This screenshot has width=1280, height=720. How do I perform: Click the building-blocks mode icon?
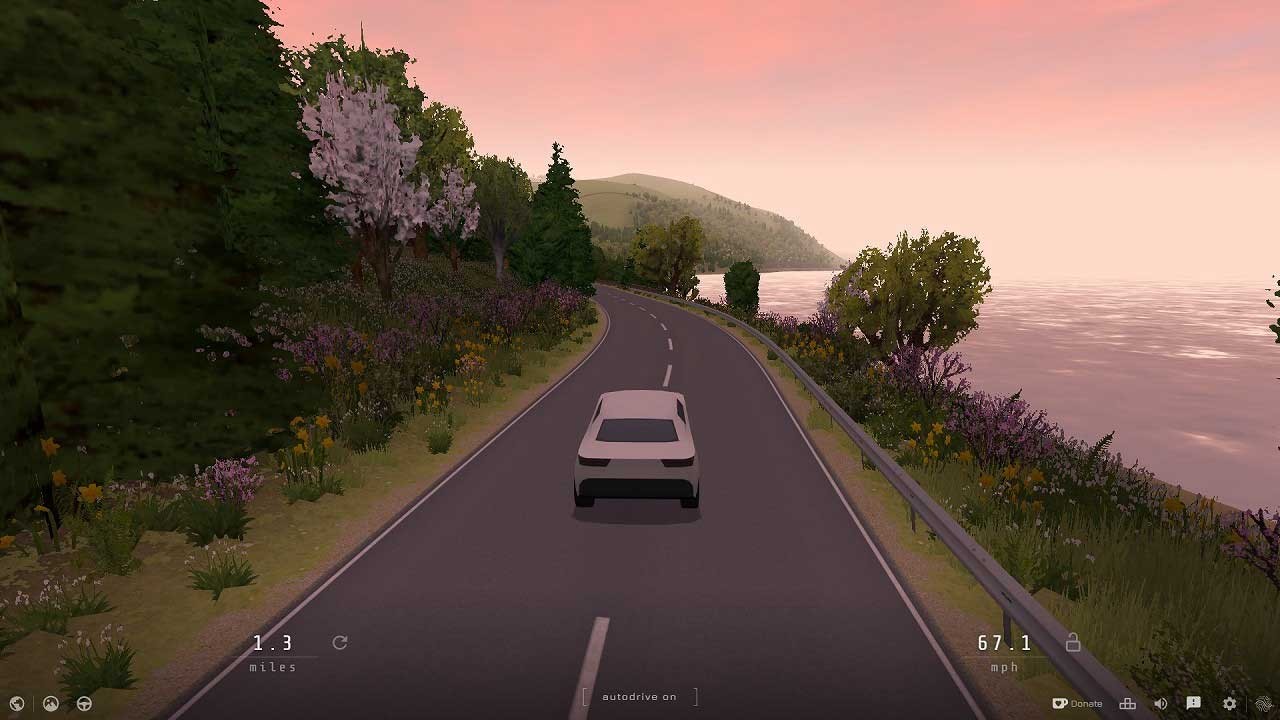pos(1128,703)
